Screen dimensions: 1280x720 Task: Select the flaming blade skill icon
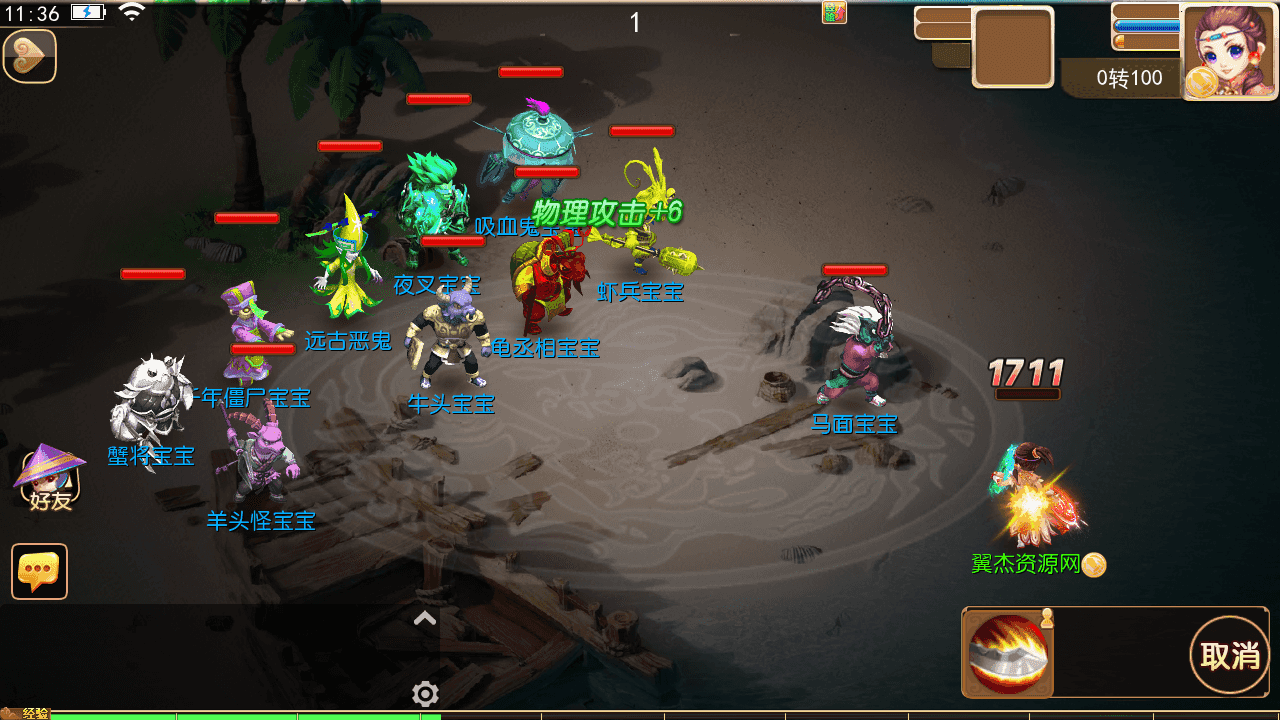tap(1008, 654)
